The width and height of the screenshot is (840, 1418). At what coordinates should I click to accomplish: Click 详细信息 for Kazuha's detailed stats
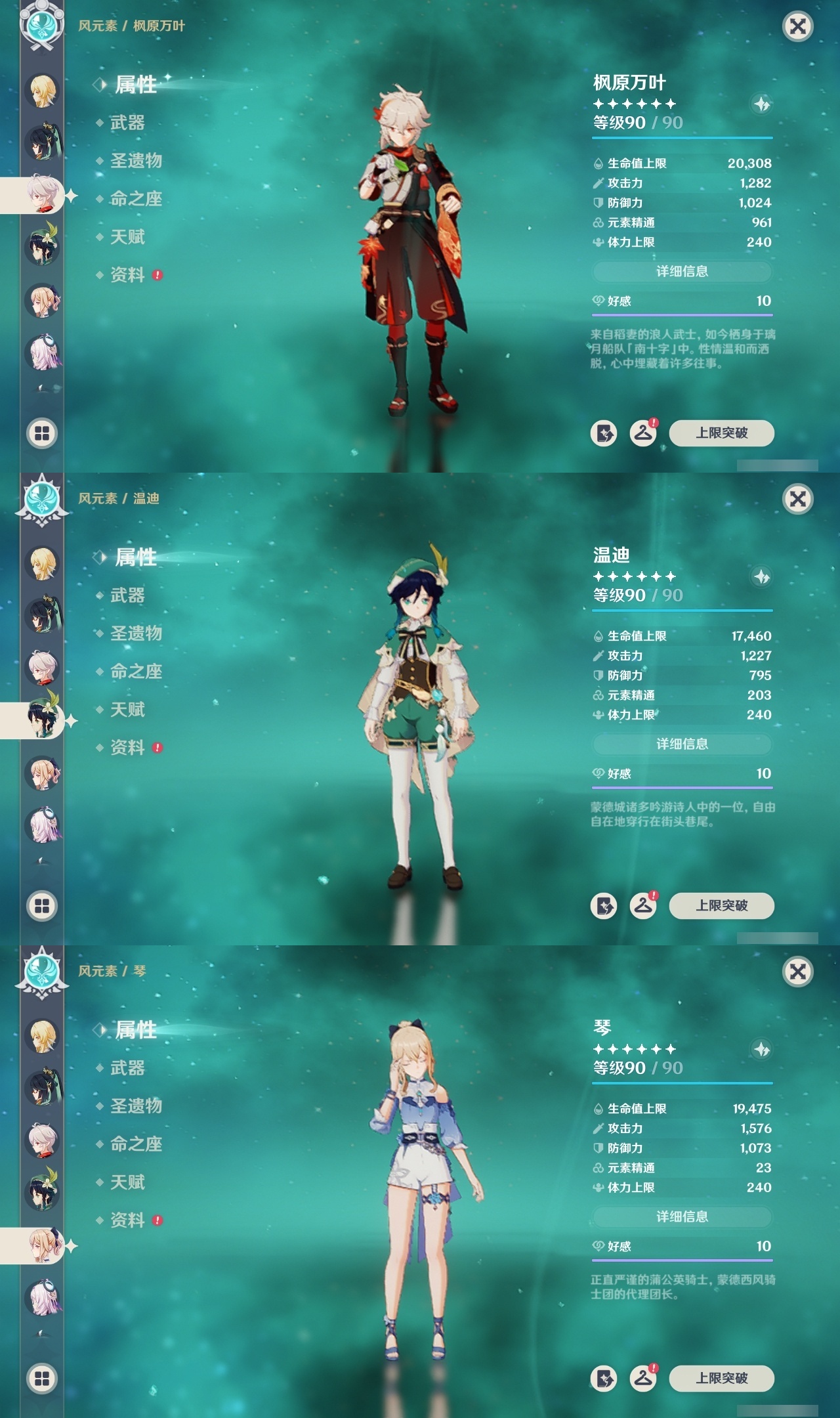[x=681, y=271]
